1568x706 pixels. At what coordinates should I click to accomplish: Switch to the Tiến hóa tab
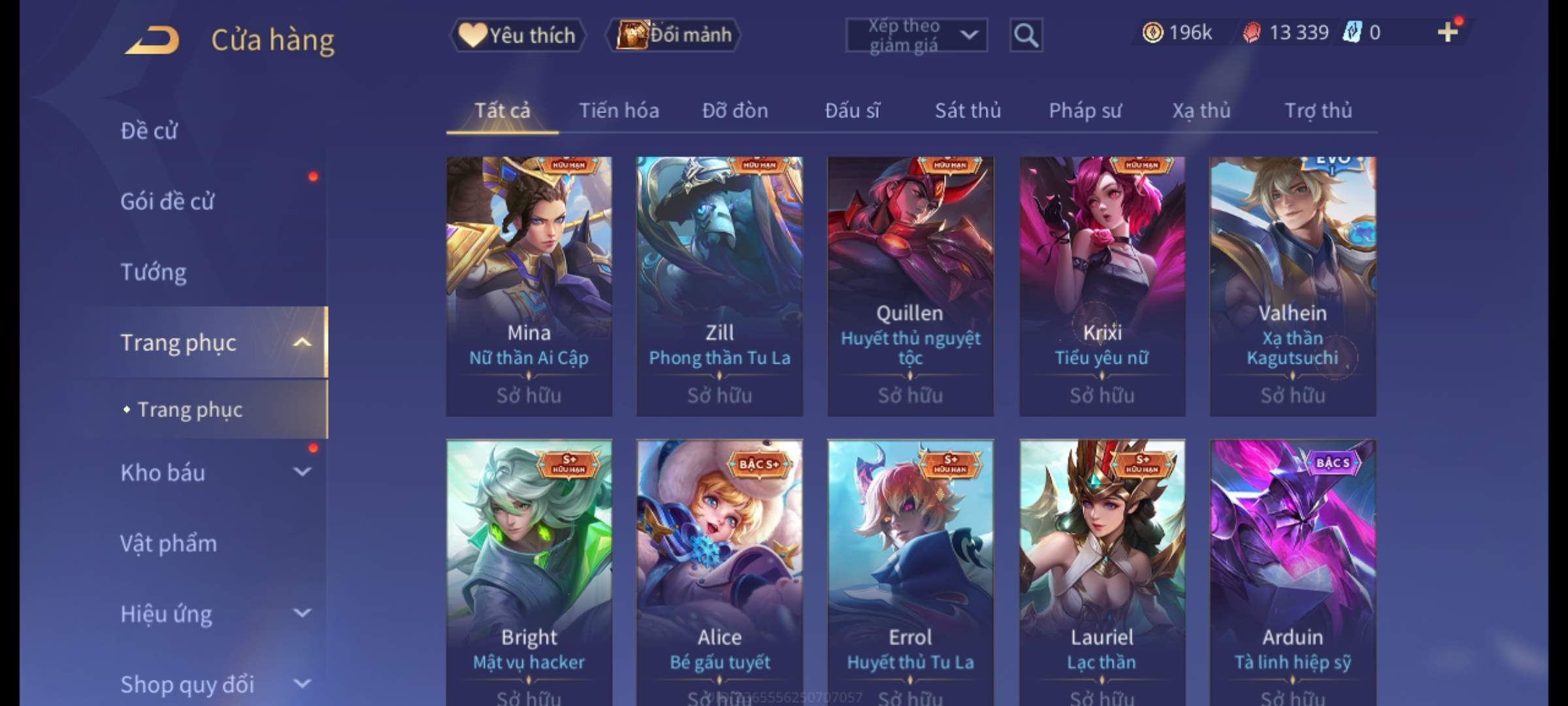pyautogui.click(x=619, y=110)
